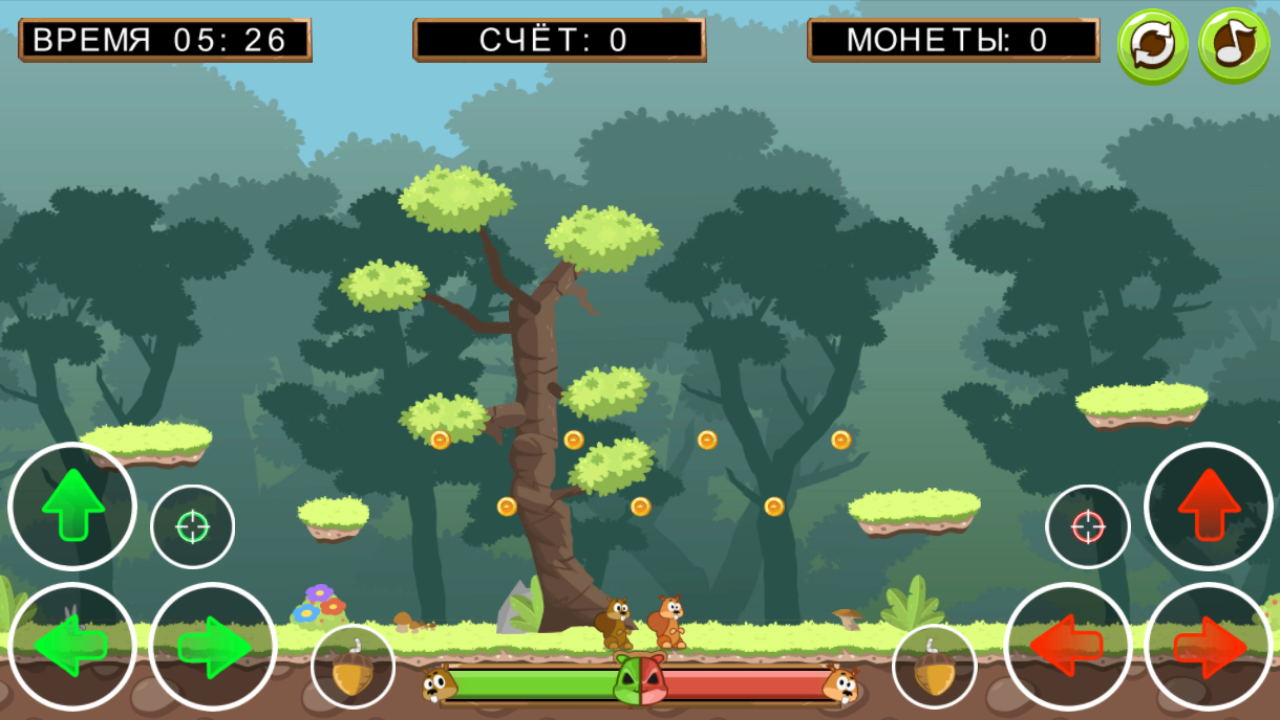Activate the green player's aiming crosshair
The width and height of the screenshot is (1280, 720).
(x=192, y=525)
